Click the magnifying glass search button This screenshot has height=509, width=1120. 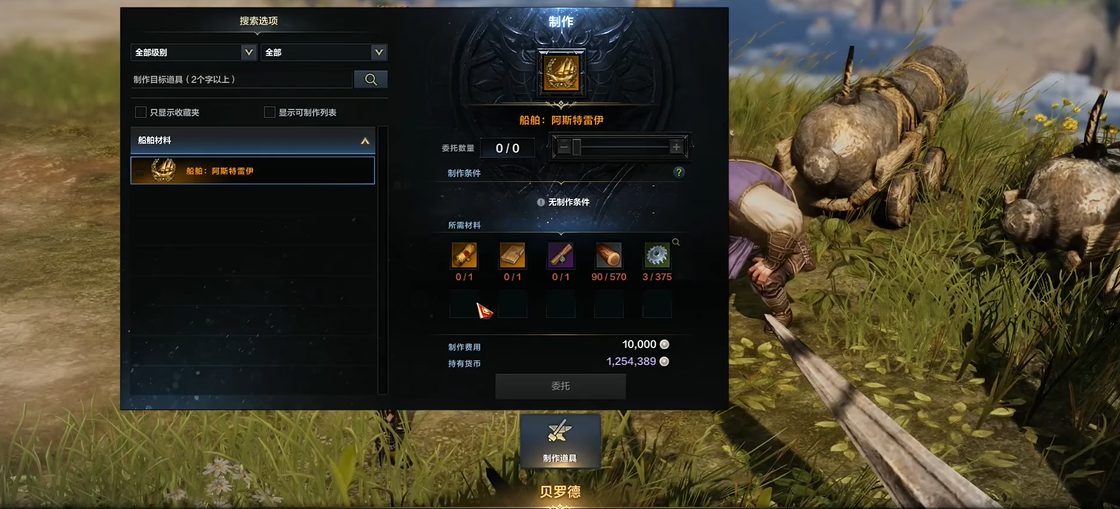click(371, 79)
